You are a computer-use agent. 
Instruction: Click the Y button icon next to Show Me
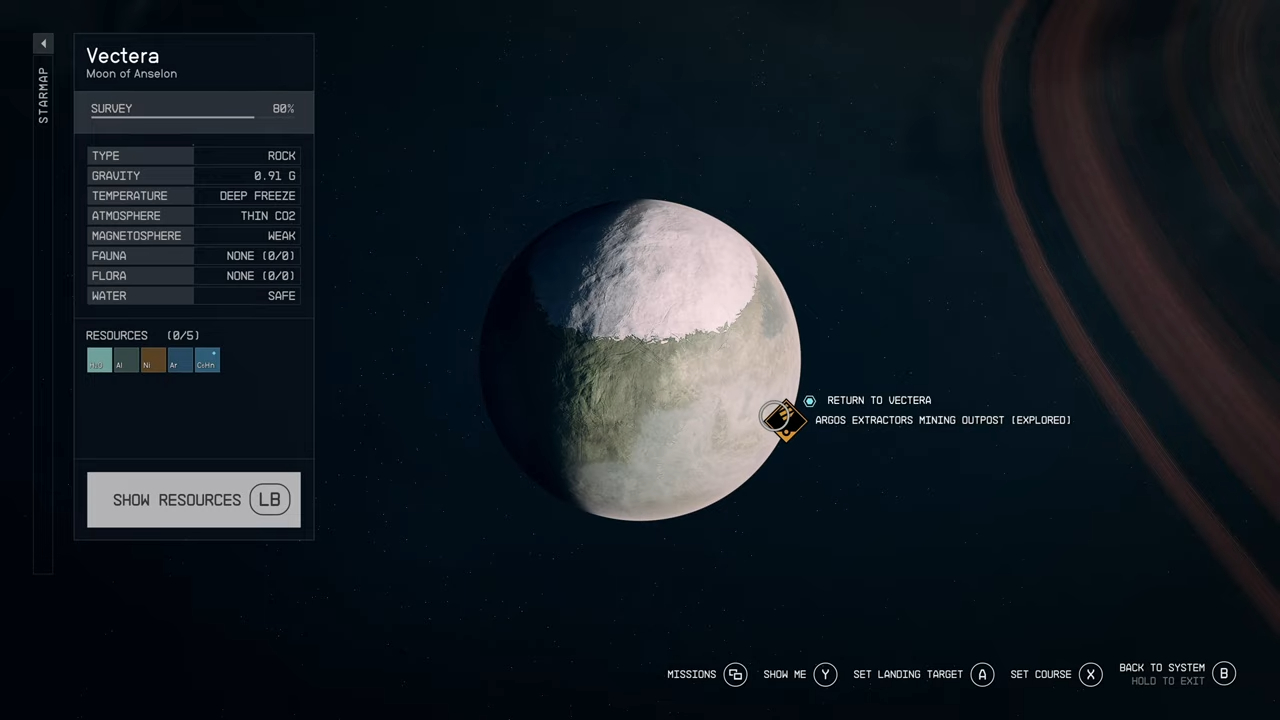point(825,674)
